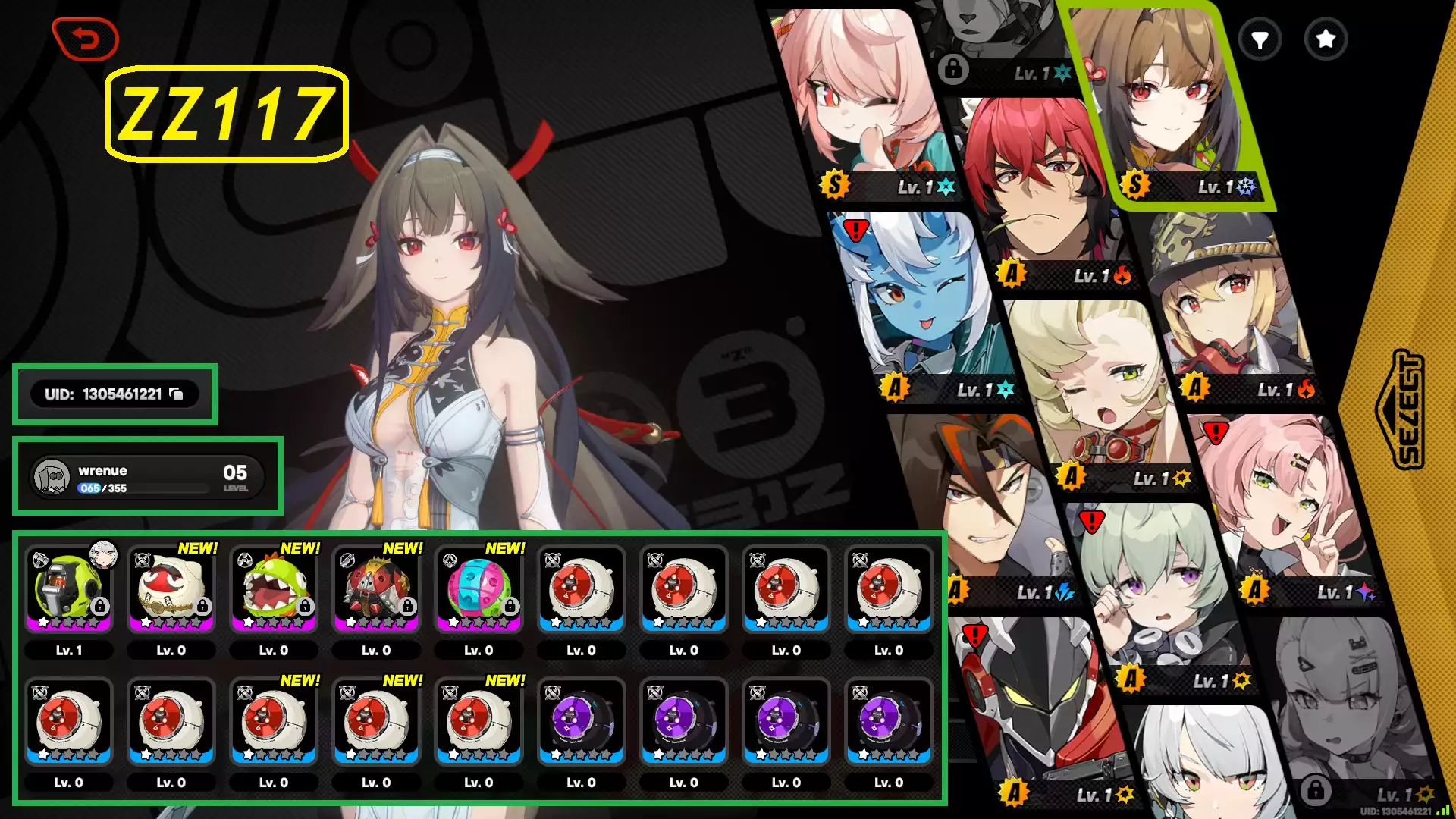The width and height of the screenshot is (1456, 819).
Task: Click the red back arrow button
Action: click(86, 39)
